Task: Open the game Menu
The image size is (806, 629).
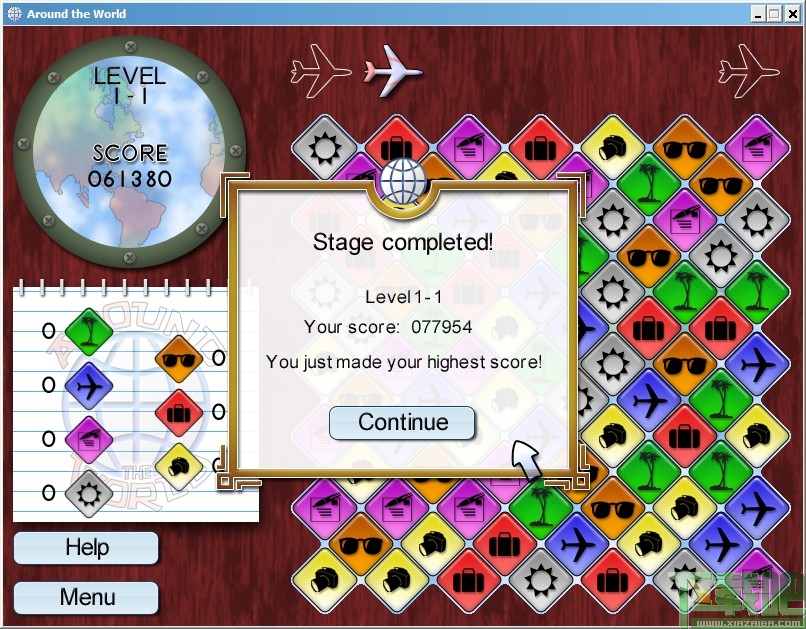Action: 87,598
